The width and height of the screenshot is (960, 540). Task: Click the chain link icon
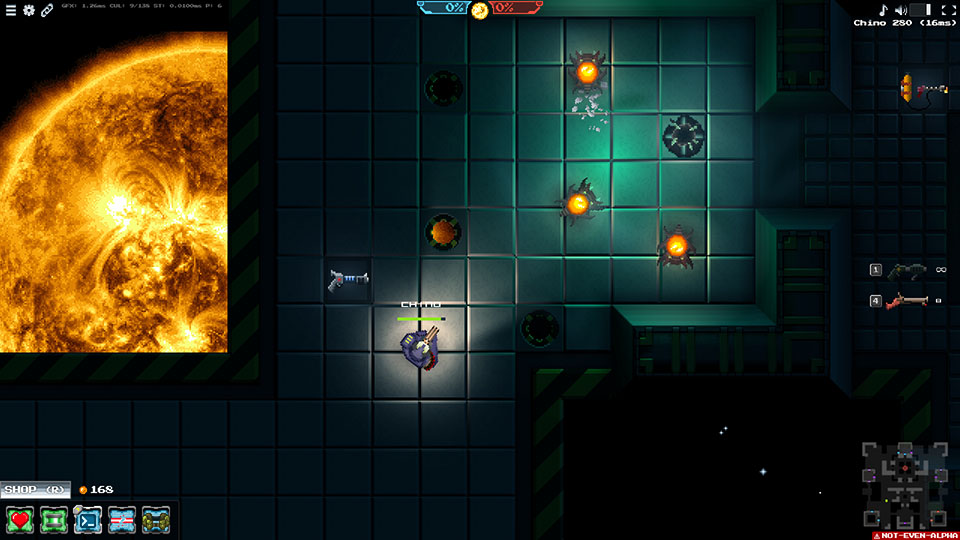coord(47,10)
